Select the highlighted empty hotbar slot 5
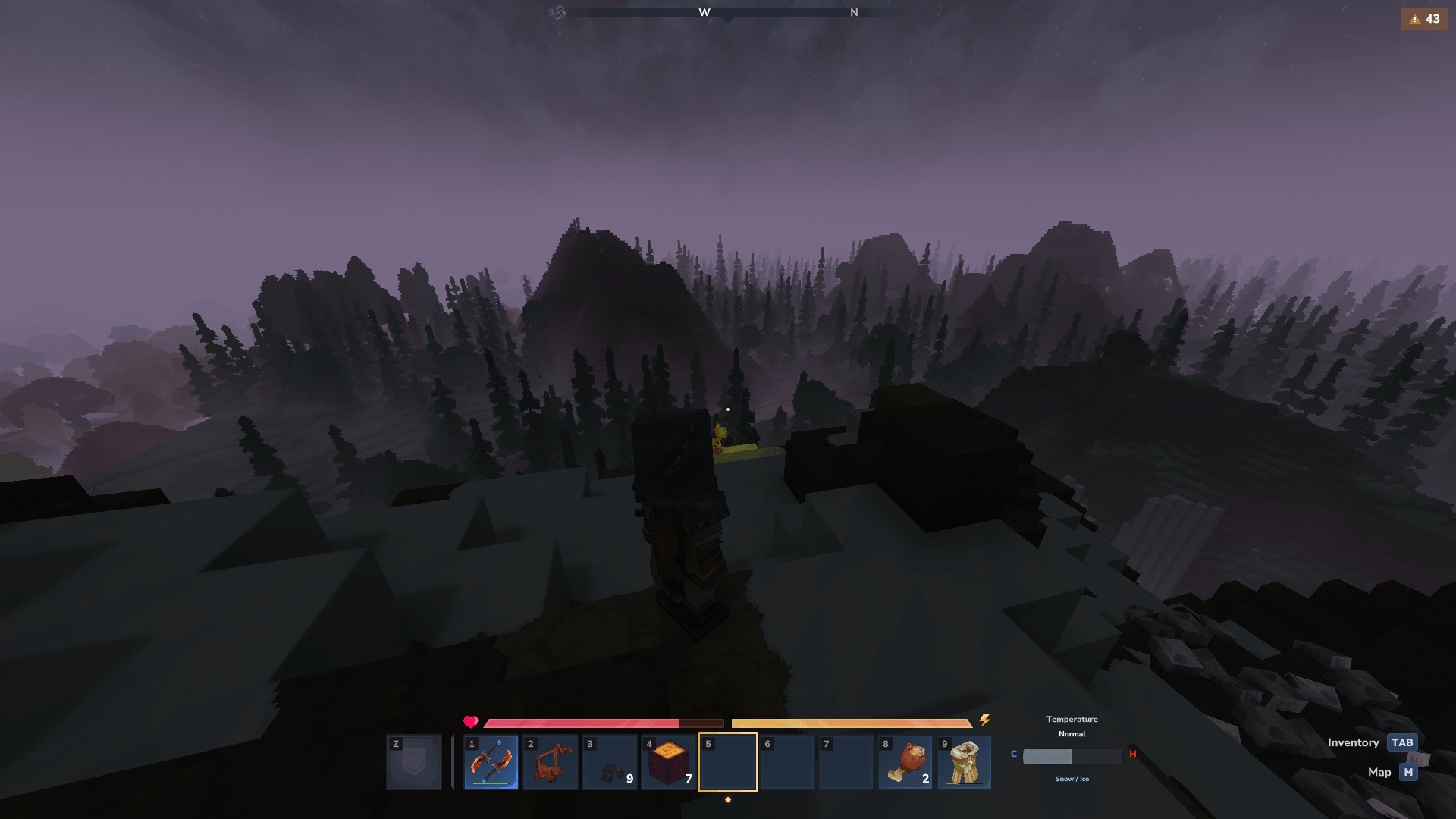This screenshot has height=819, width=1456. click(x=728, y=762)
